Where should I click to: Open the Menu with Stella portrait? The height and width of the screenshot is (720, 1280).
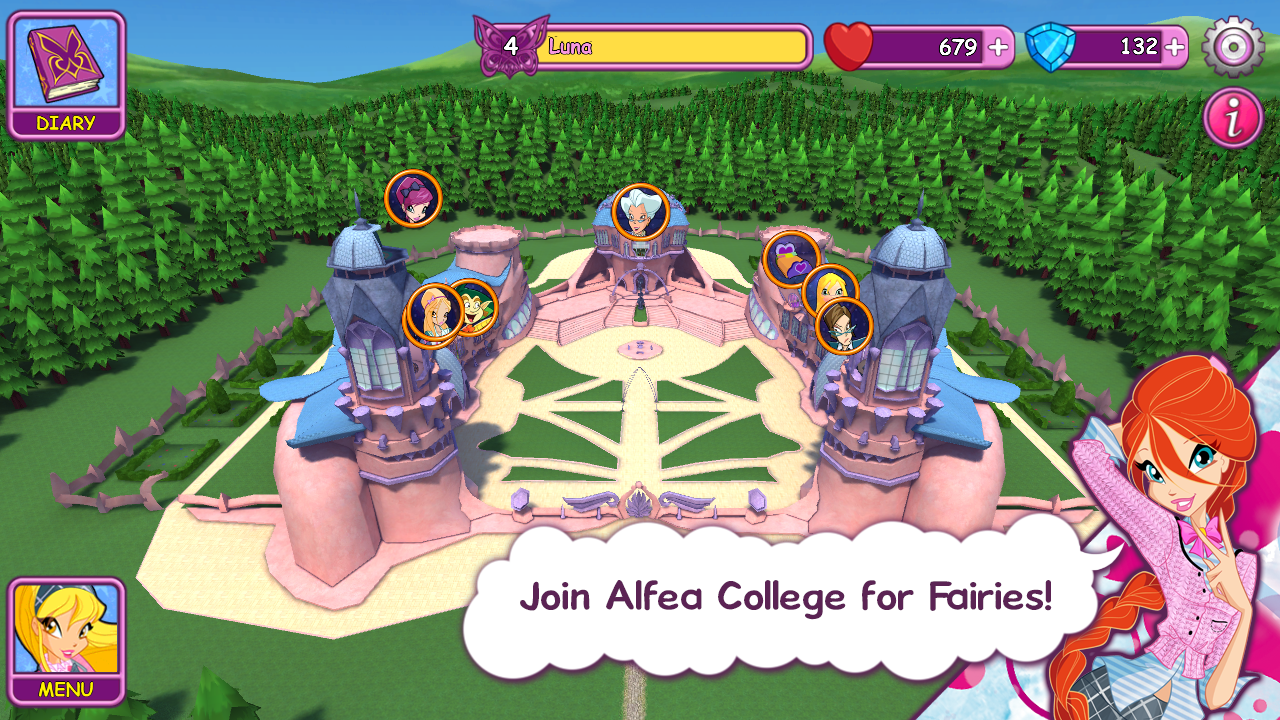tap(66, 640)
